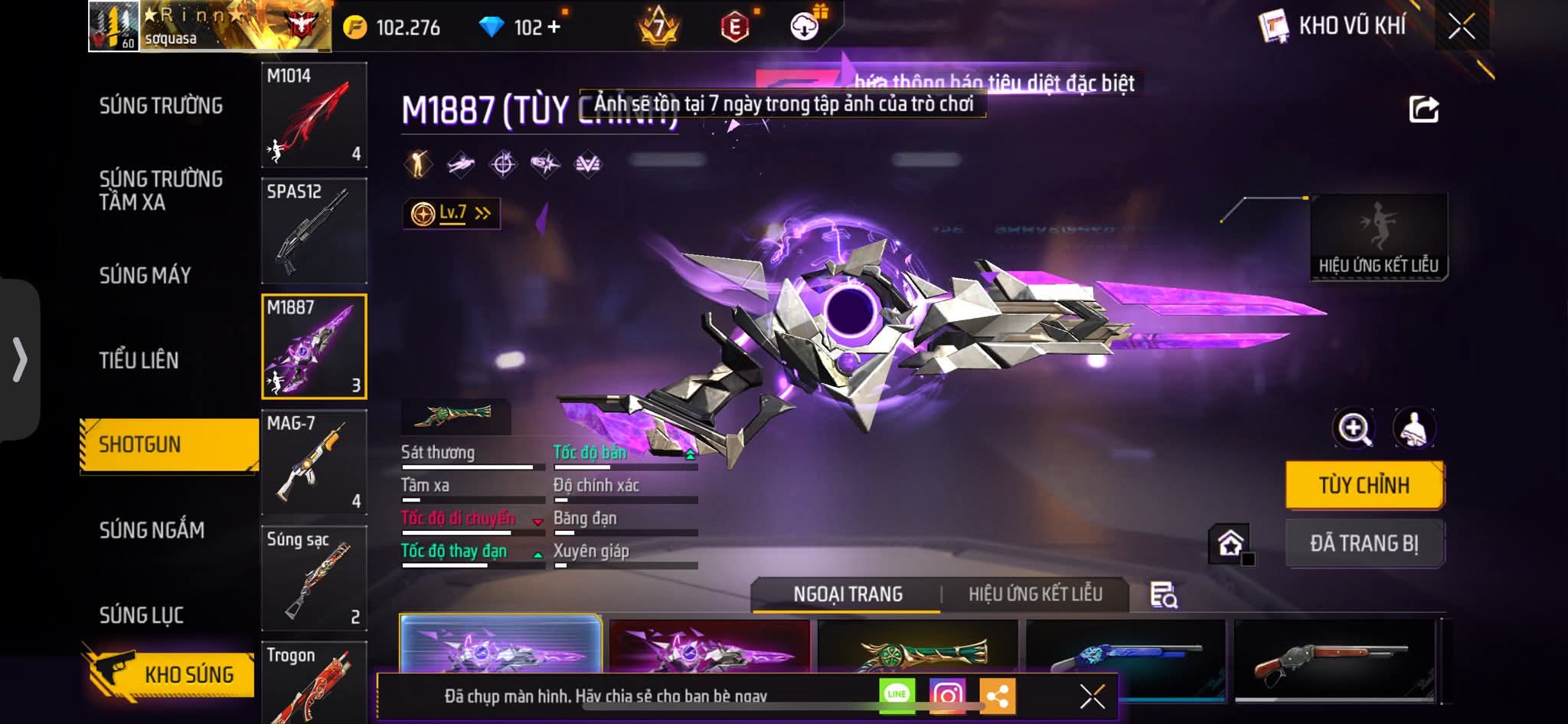This screenshot has height=724, width=1568.
Task: Switch to the SÚNG MÁY category
Action: point(145,275)
